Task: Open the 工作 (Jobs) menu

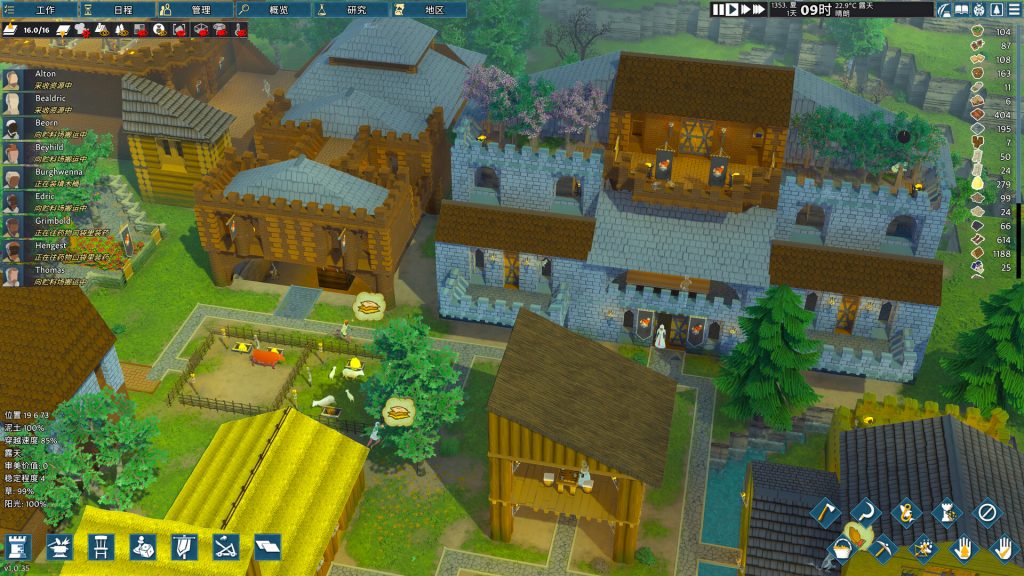Action: tap(40, 9)
